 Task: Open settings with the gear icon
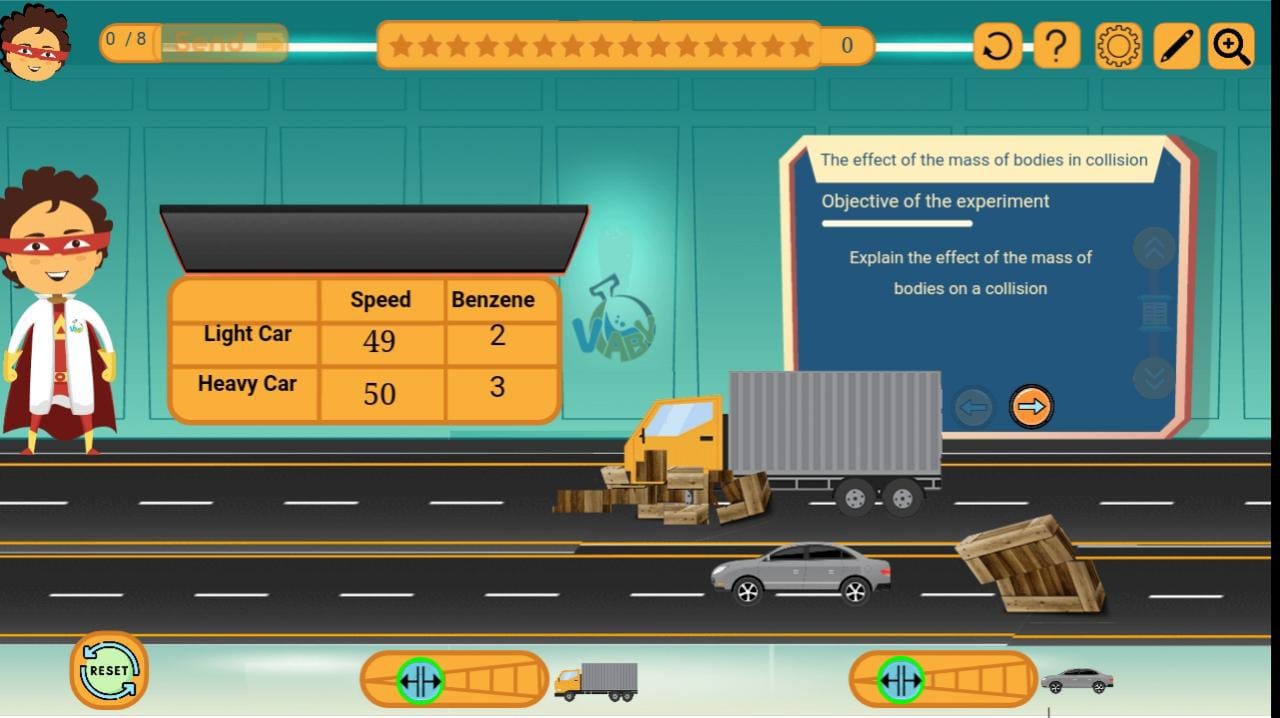click(1118, 46)
